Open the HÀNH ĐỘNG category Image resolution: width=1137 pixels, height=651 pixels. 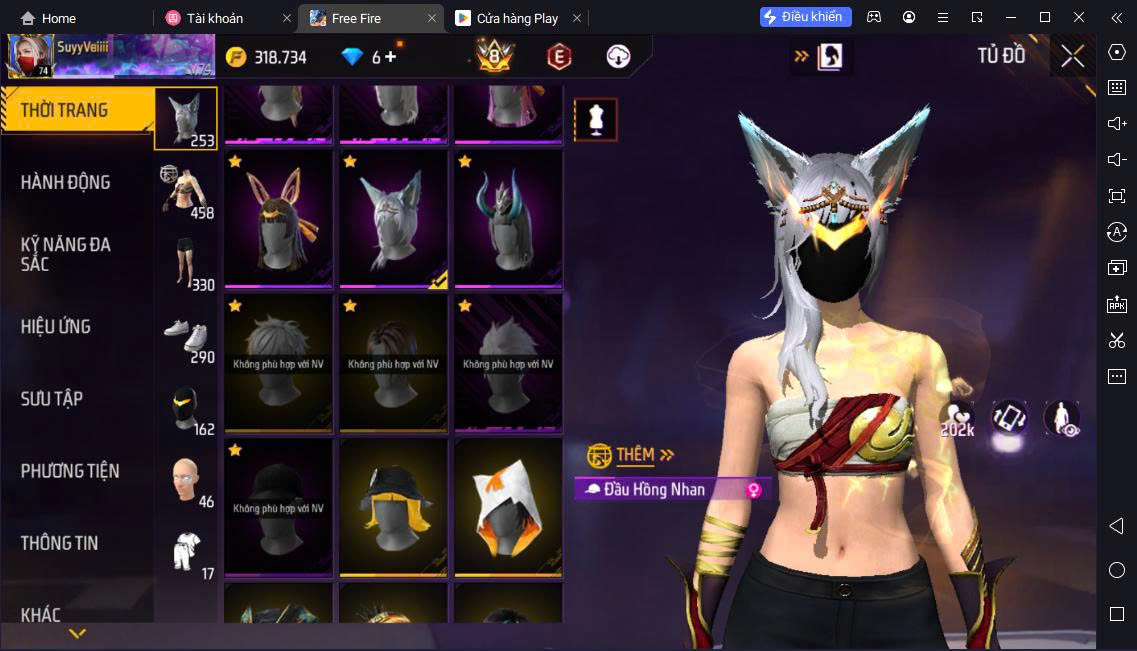click(66, 182)
